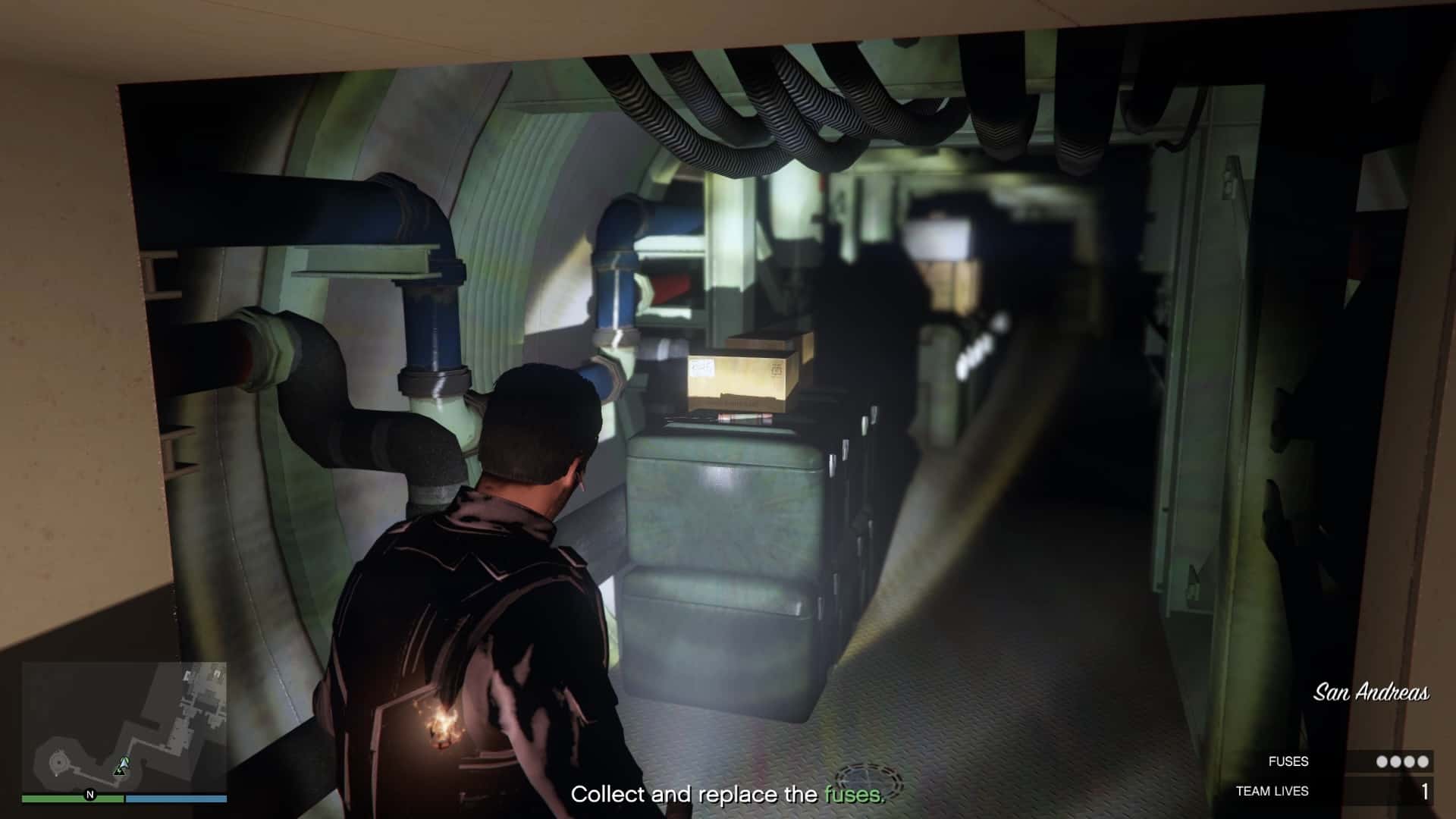The width and height of the screenshot is (1456, 819).
Task: Select the N compass marker on minimap
Action: click(90, 795)
